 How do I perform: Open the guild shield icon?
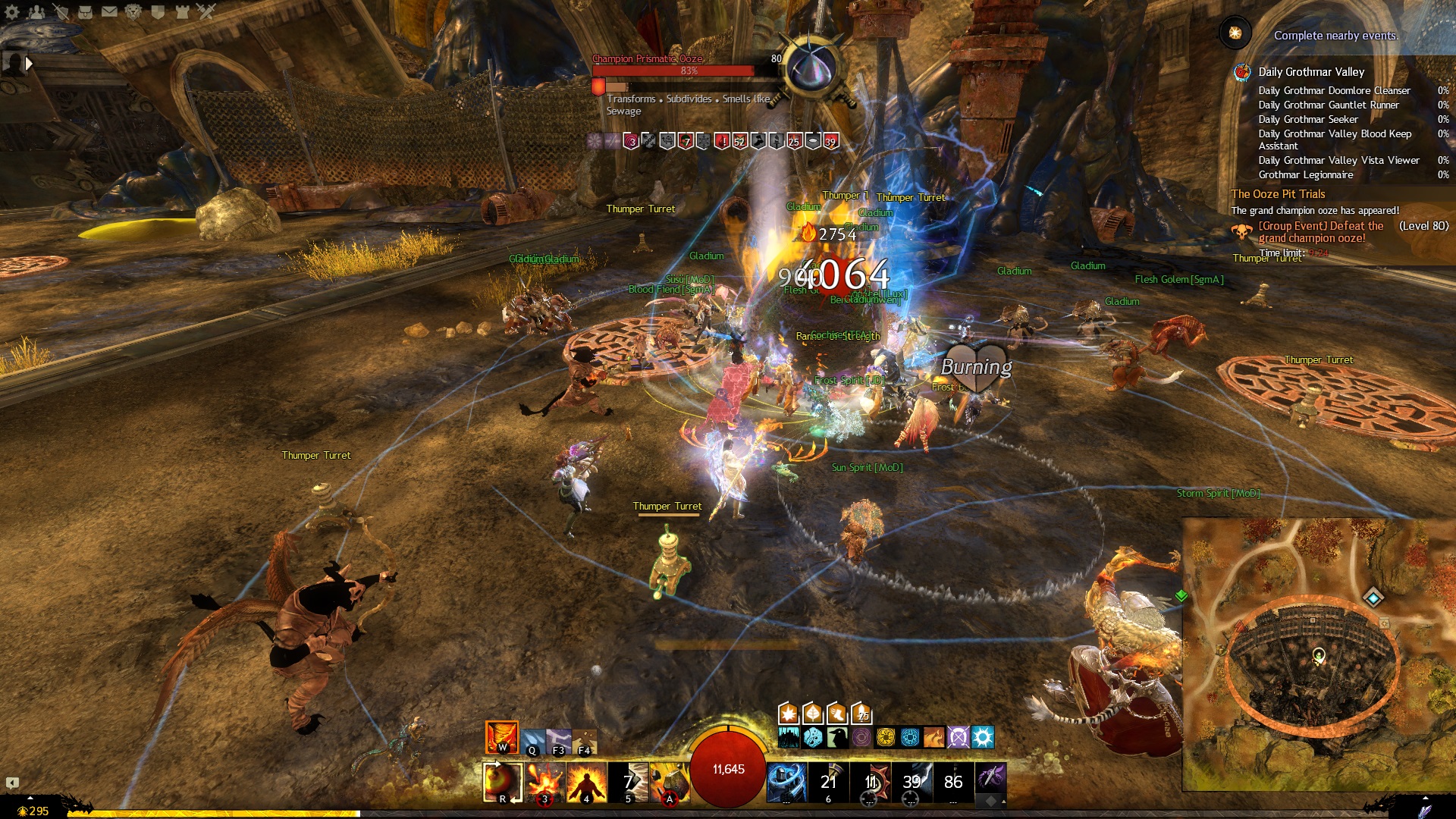tap(158, 11)
